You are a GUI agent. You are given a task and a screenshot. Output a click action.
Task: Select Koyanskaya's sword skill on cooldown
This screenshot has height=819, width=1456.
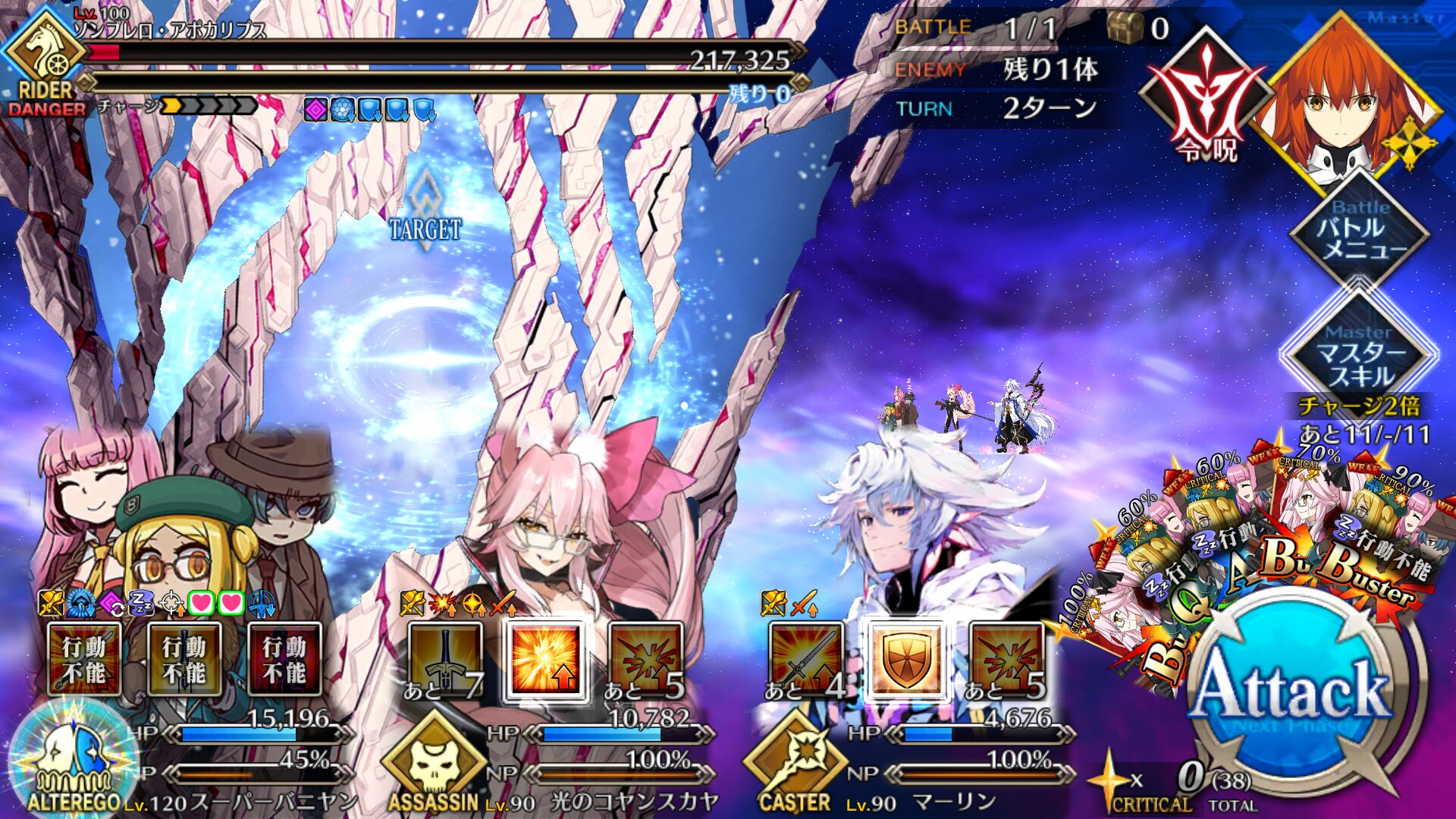click(x=444, y=658)
